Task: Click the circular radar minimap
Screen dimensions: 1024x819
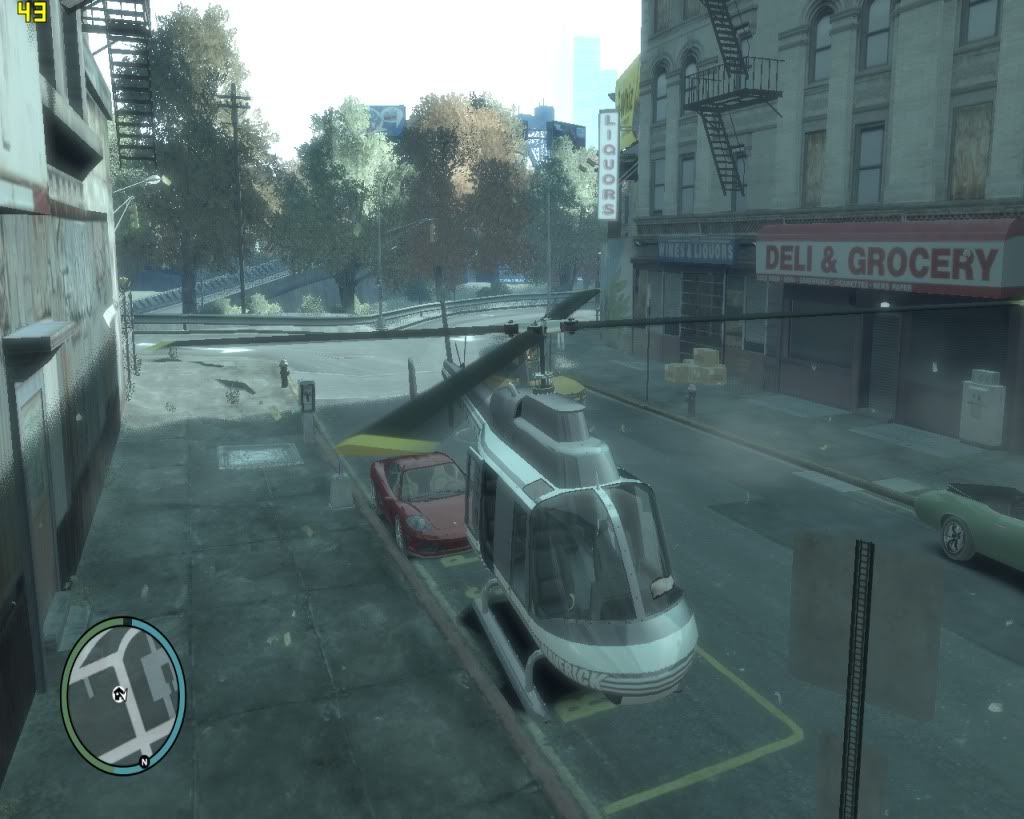Action: coord(123,692)
